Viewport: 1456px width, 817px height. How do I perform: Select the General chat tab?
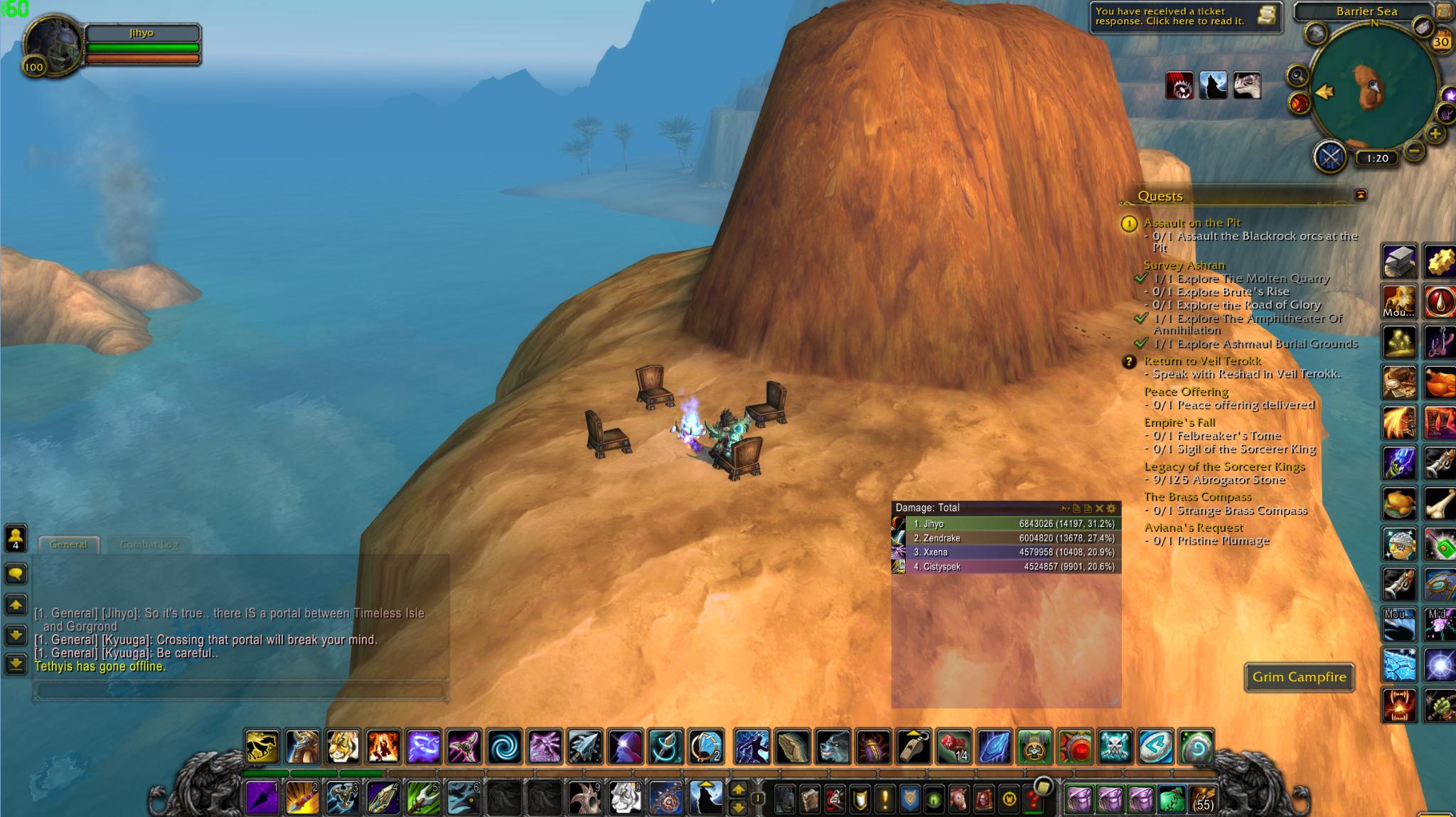point(69,544)
